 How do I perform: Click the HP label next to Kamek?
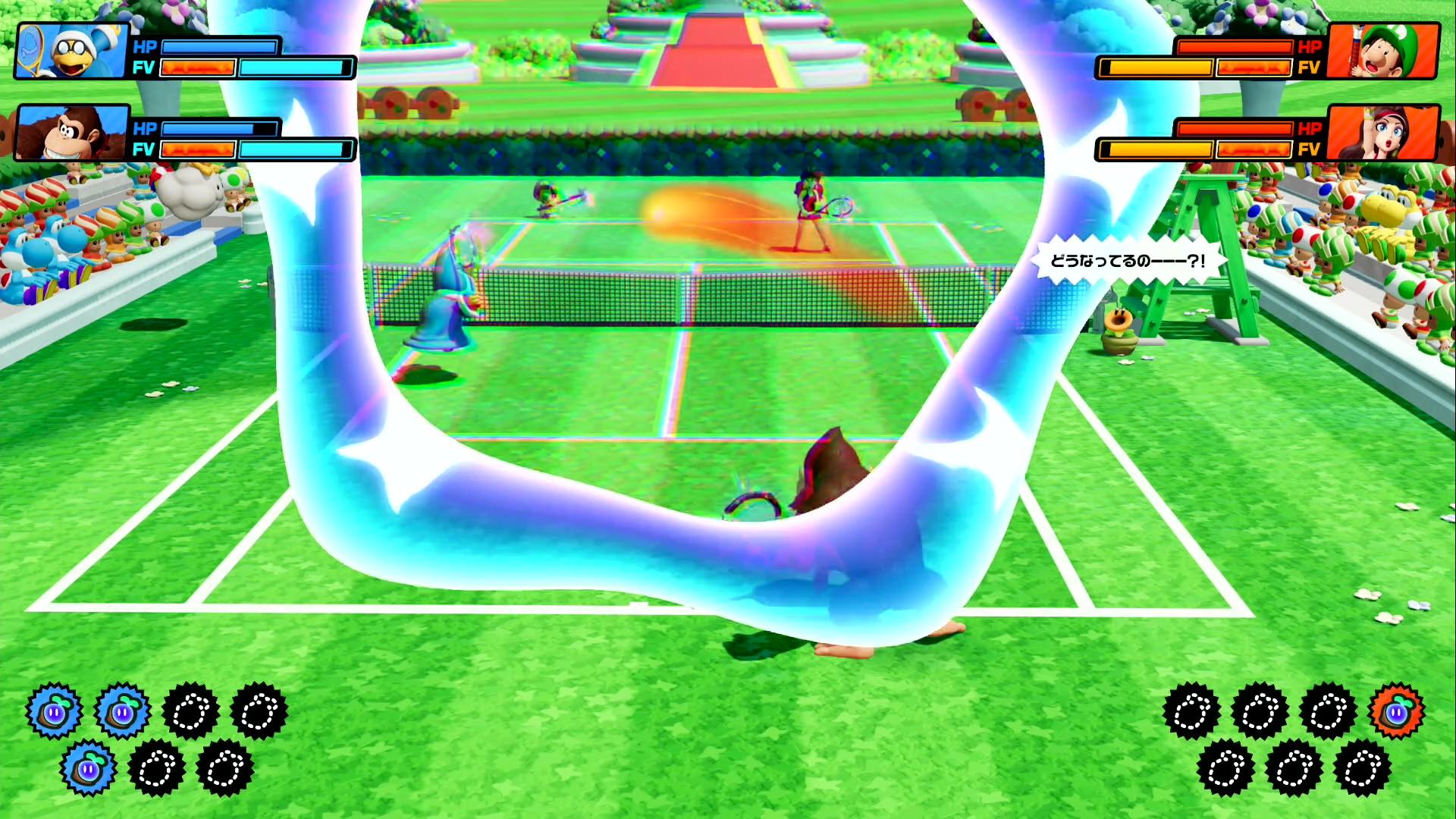coord(146,48)
